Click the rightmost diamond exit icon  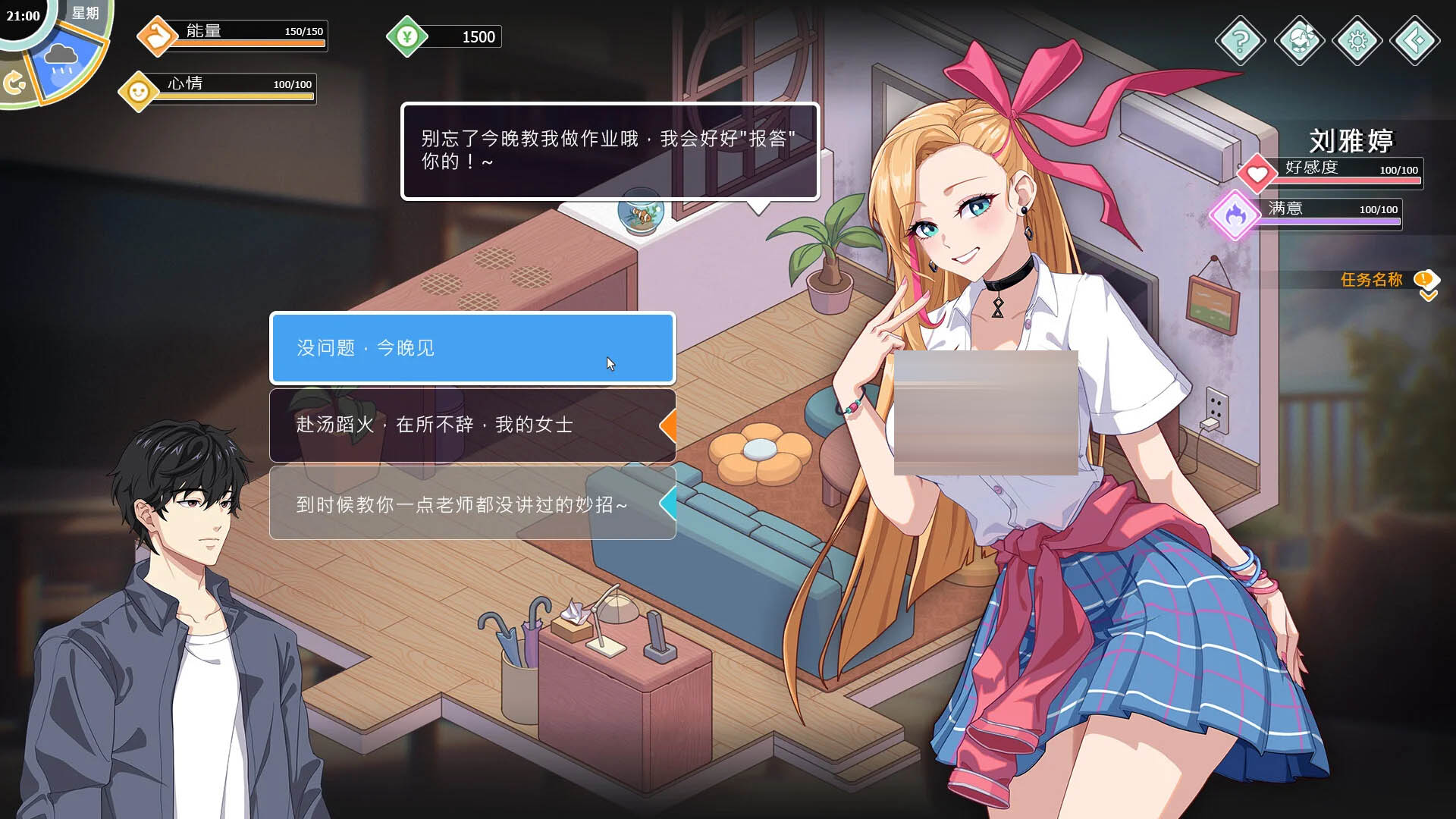coord(1416,42)
